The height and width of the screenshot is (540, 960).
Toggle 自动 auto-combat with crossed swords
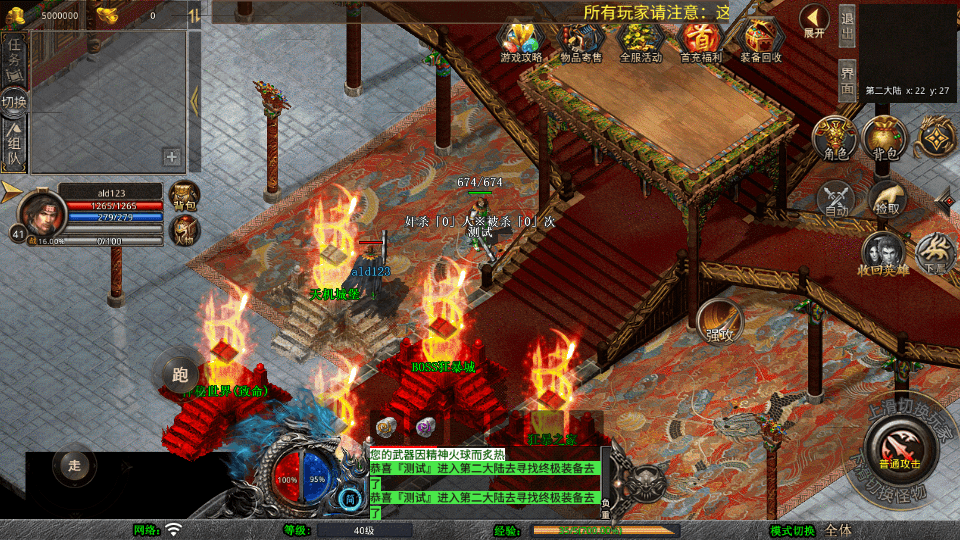(x=837, y=199)
